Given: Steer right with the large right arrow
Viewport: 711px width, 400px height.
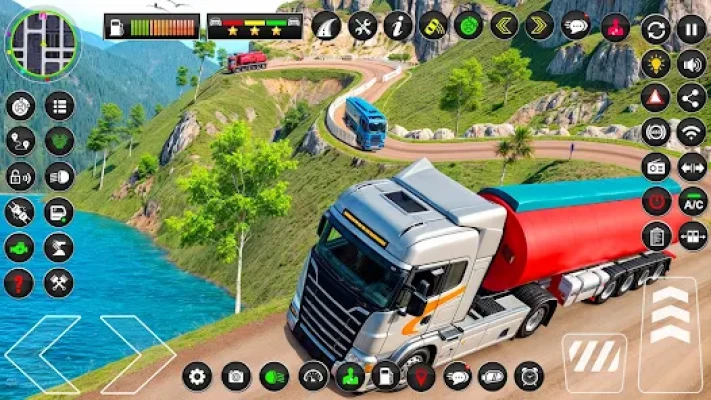Looking at the screenshot, I should (x=137, y=353).
